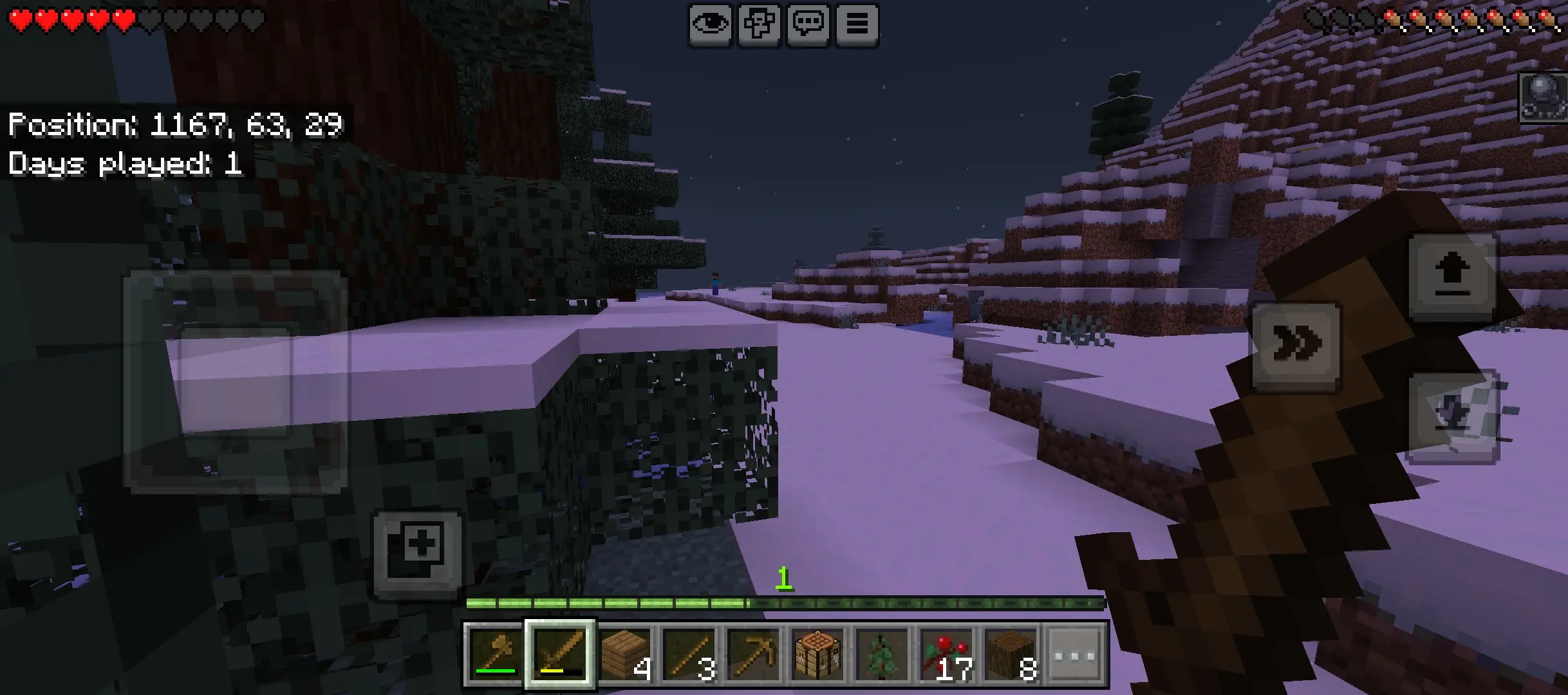Tap the movement joystick pad
Screen dimensions: 1568x695
tap(236, 382)
